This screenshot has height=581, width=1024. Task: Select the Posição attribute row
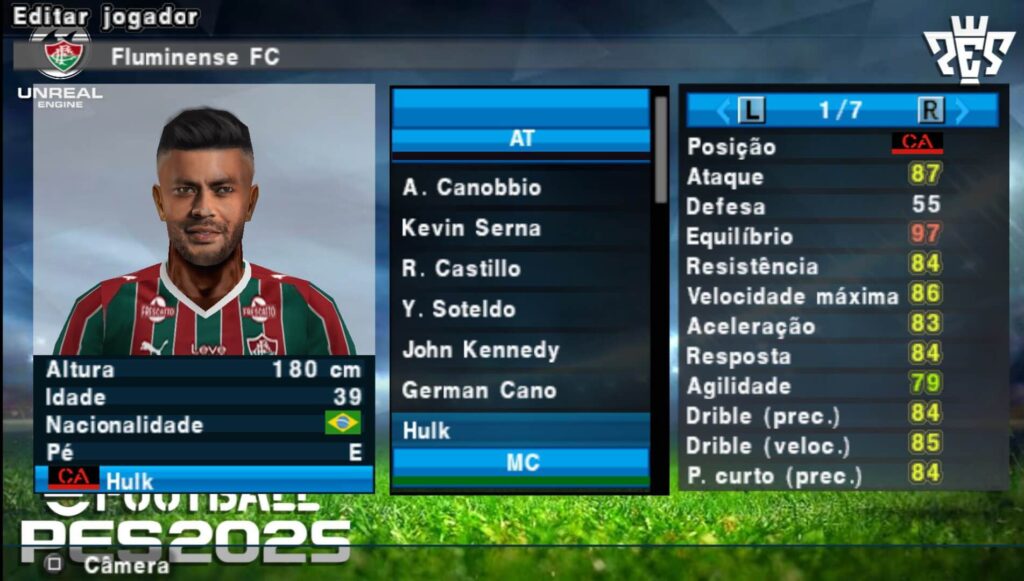click(842, 146)
